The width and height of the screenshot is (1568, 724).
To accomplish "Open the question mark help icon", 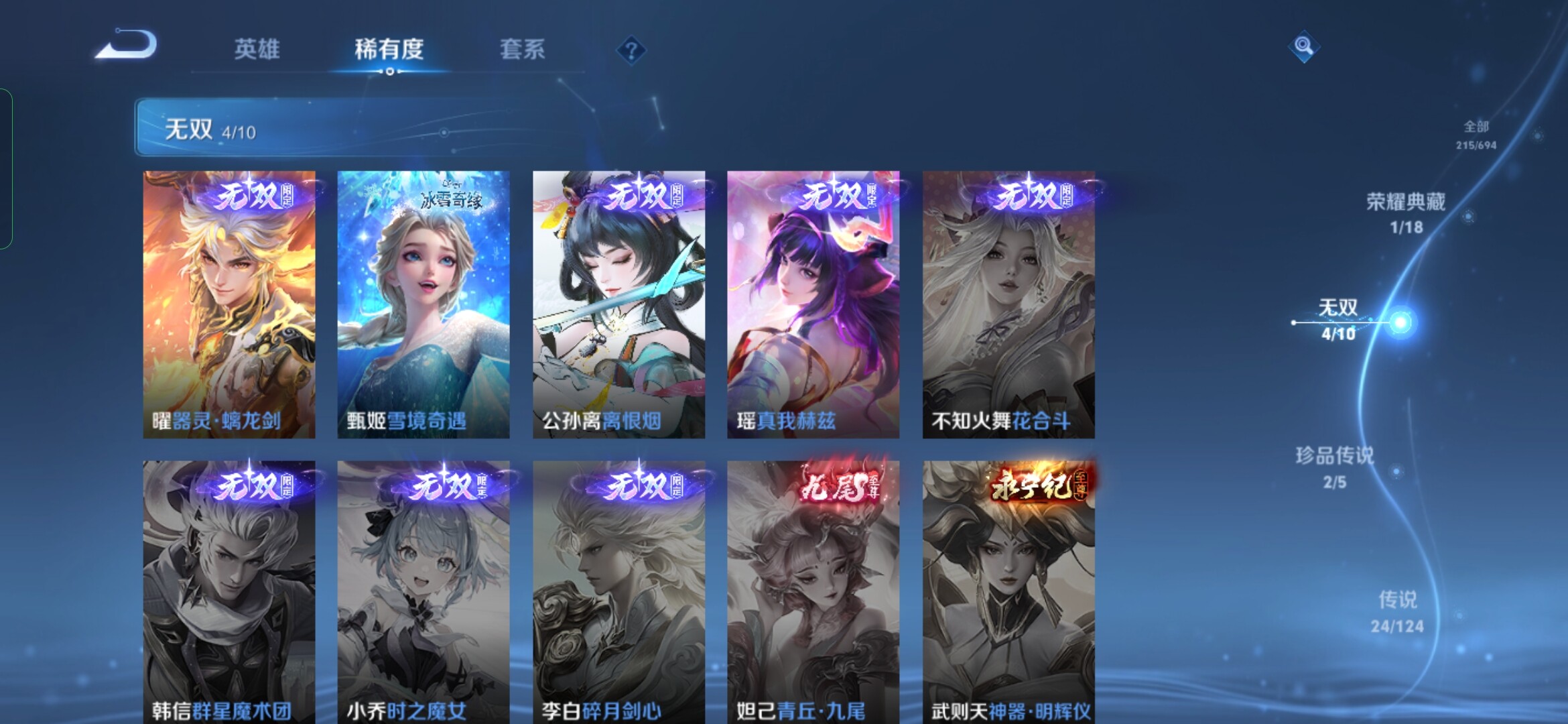I will pyautogui.click(x=631, y=50).
